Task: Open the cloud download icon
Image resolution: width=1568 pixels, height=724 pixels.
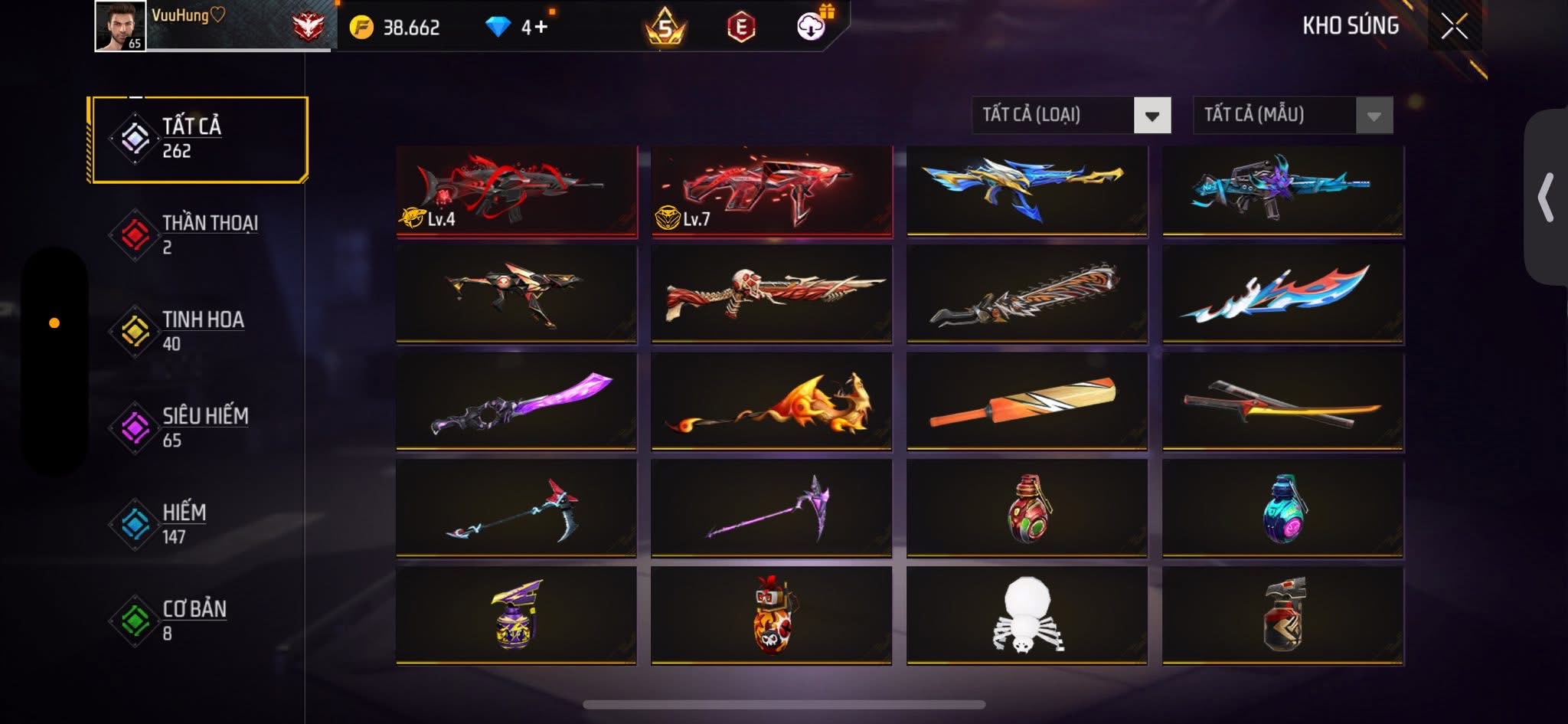Action: (811, 28)
